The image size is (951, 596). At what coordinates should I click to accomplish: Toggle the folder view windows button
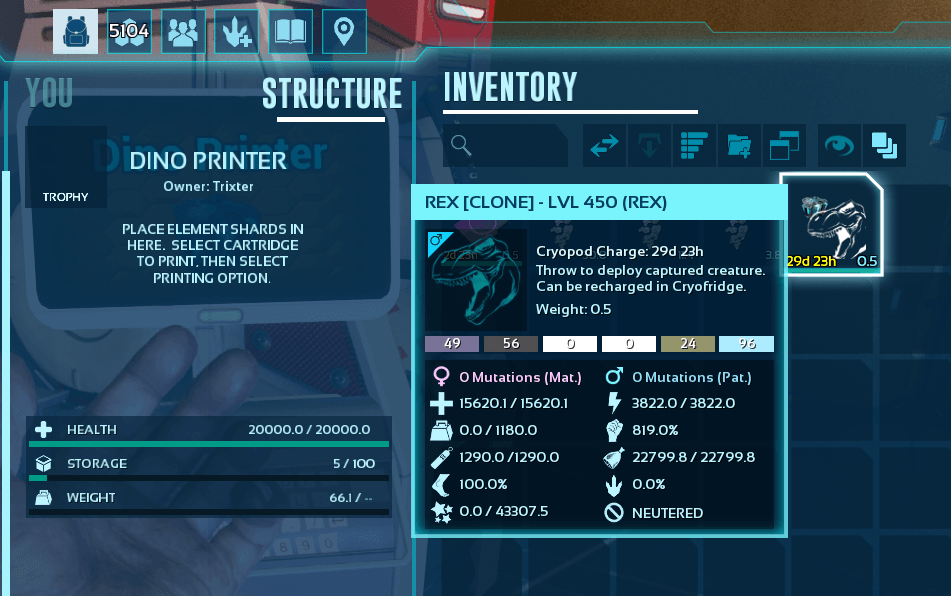click(784, 146)
